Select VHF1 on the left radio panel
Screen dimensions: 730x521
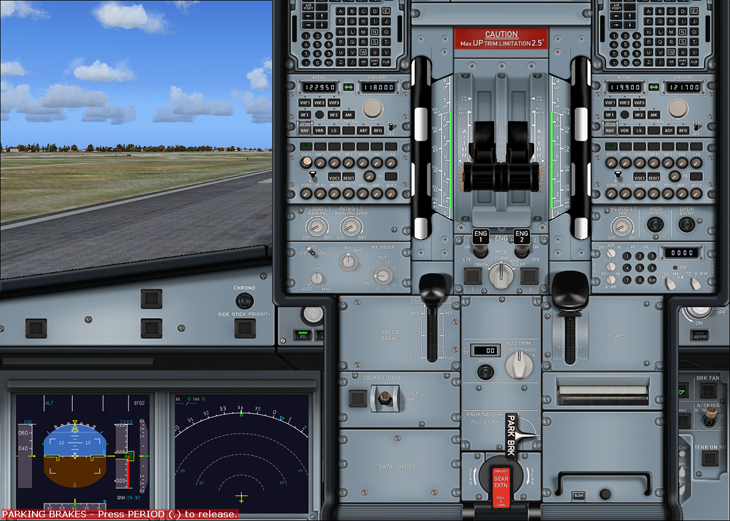click(304, 102)
